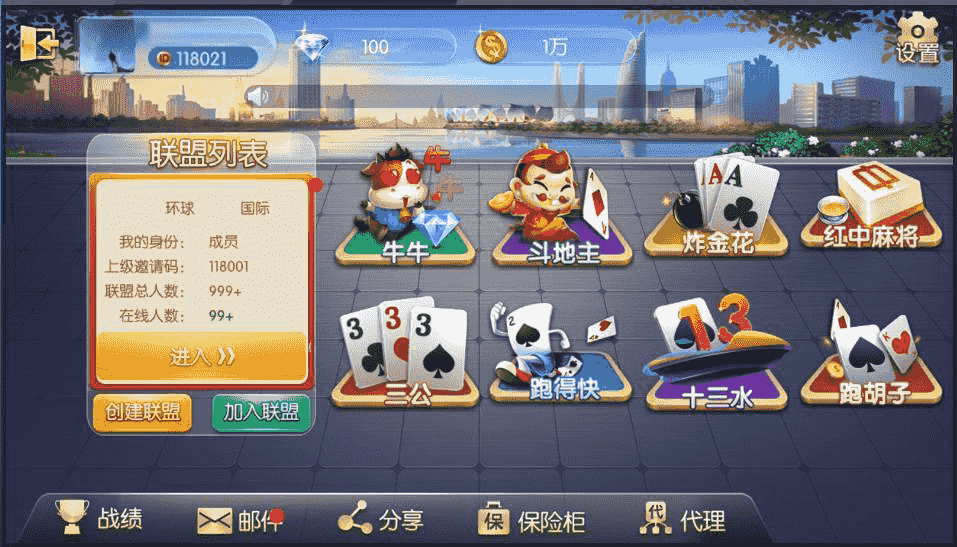Pick the 三公 game tile
The width and height of the screenshot is (957, 547).
click(405, 353)
